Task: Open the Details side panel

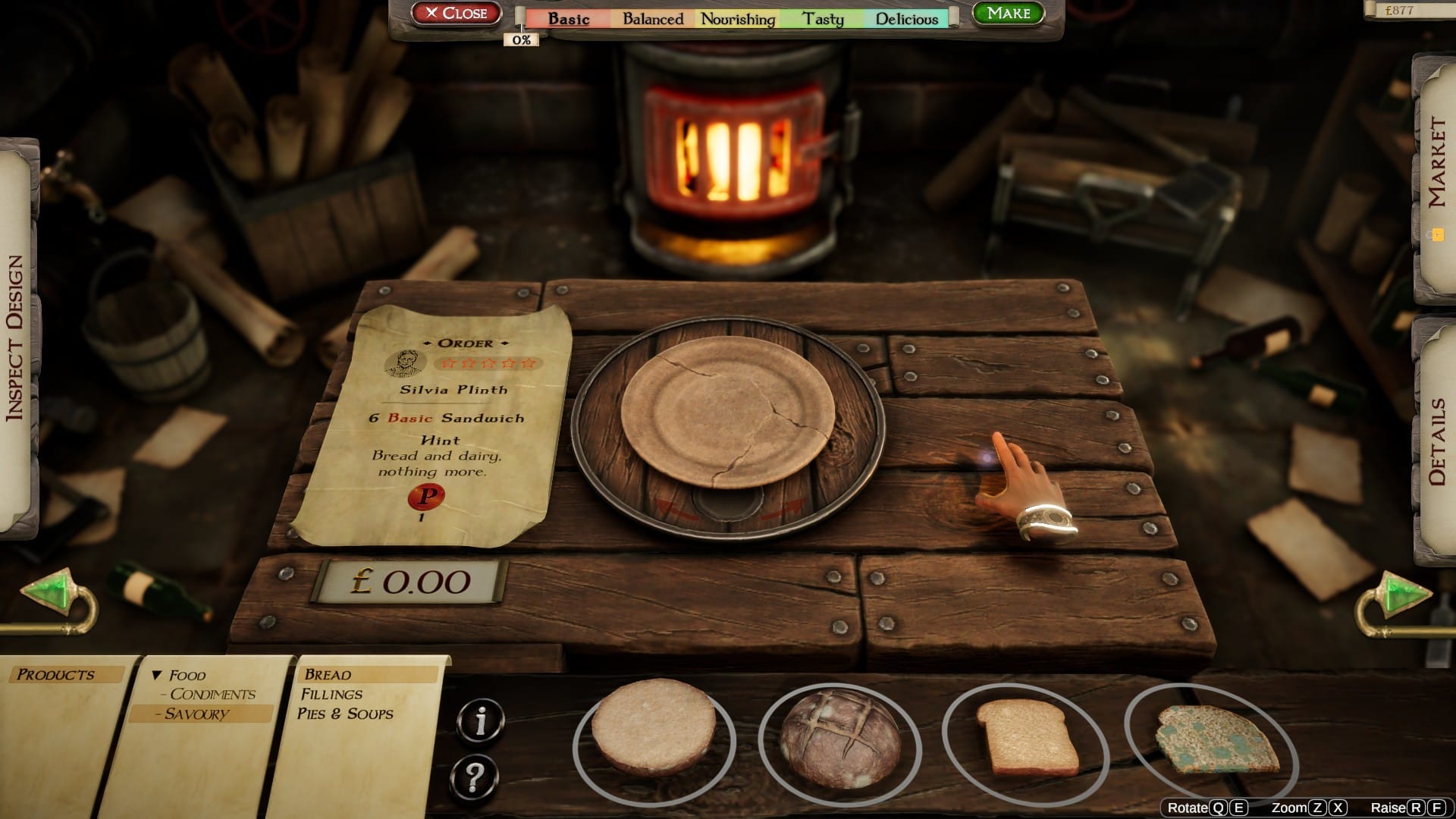Action: (x=1437, y=436)
